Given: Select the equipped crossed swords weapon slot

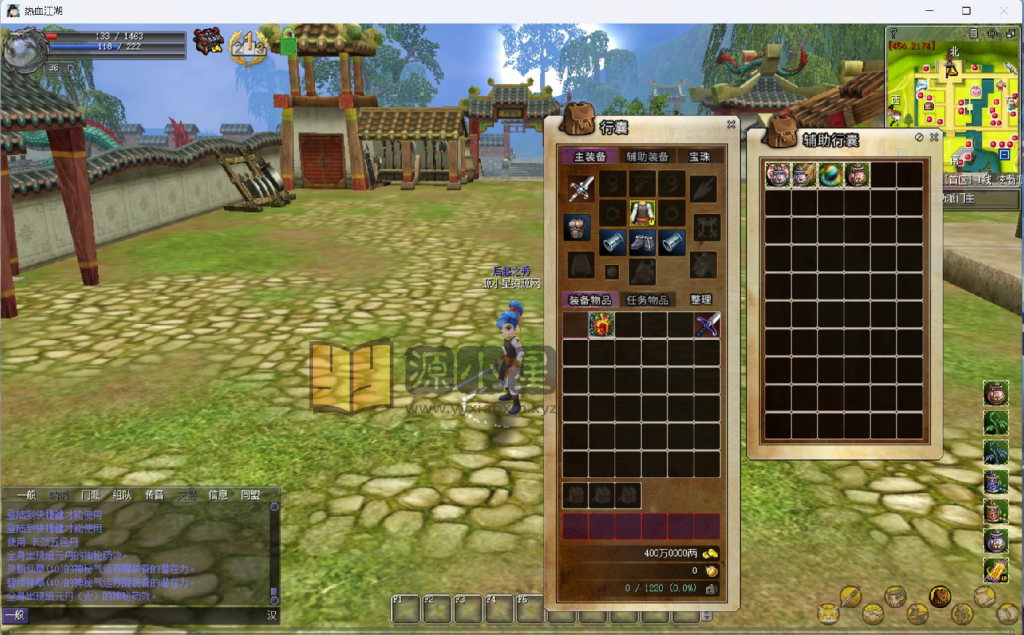Looking at the screenshot, I should click(581, 187).
